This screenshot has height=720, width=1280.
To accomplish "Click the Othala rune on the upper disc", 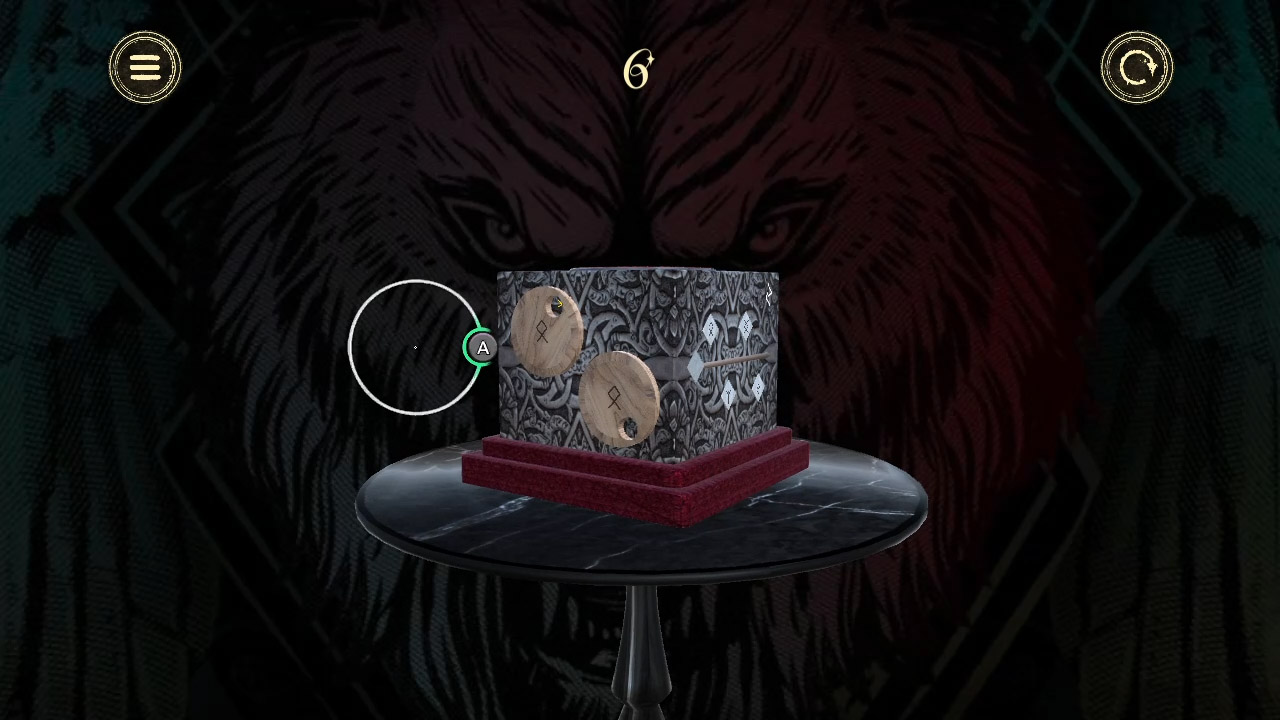I will [x=541, y=333].
